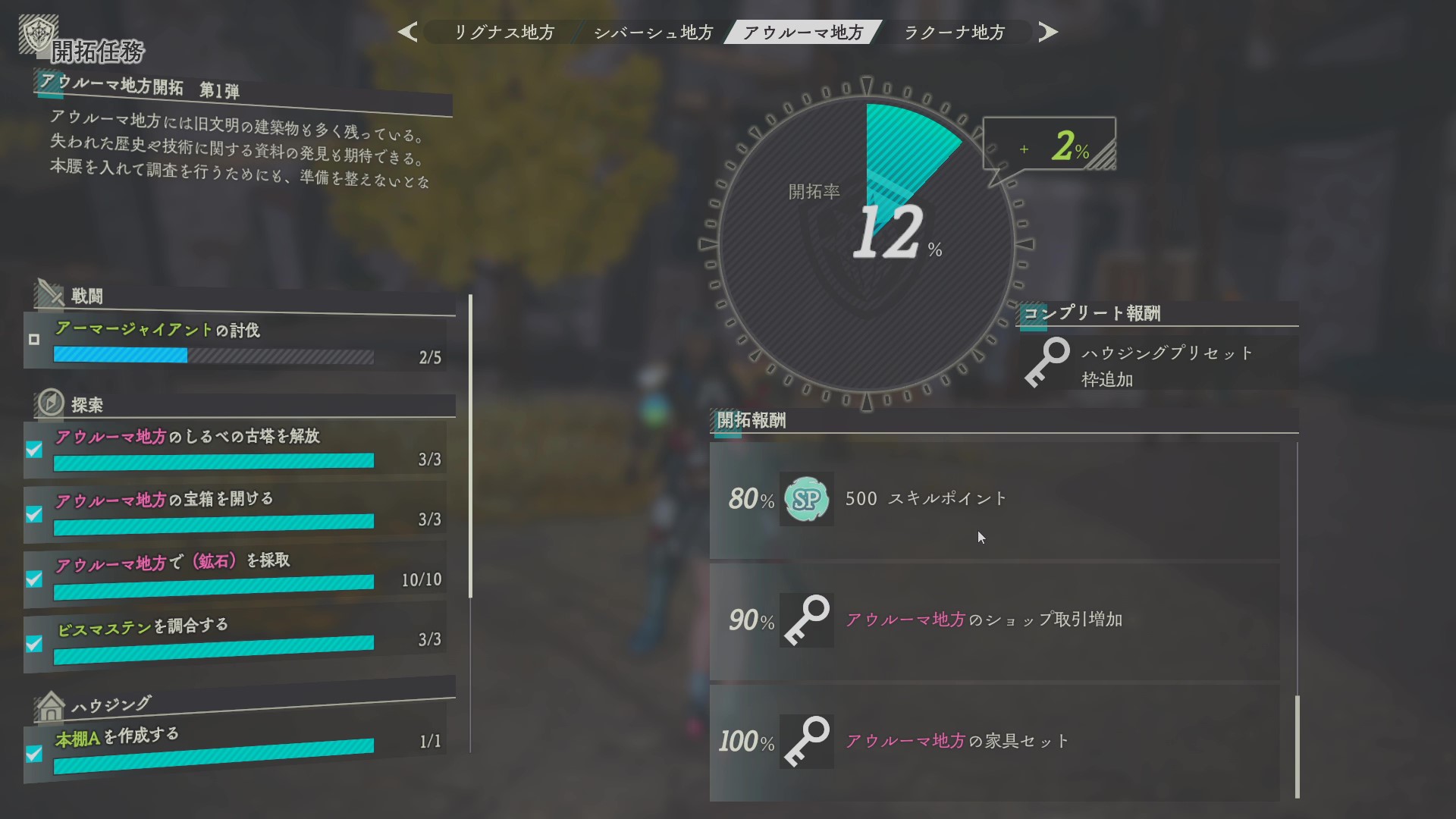Check the アーマージャイアントの討伐 quest checkbox

33,340
